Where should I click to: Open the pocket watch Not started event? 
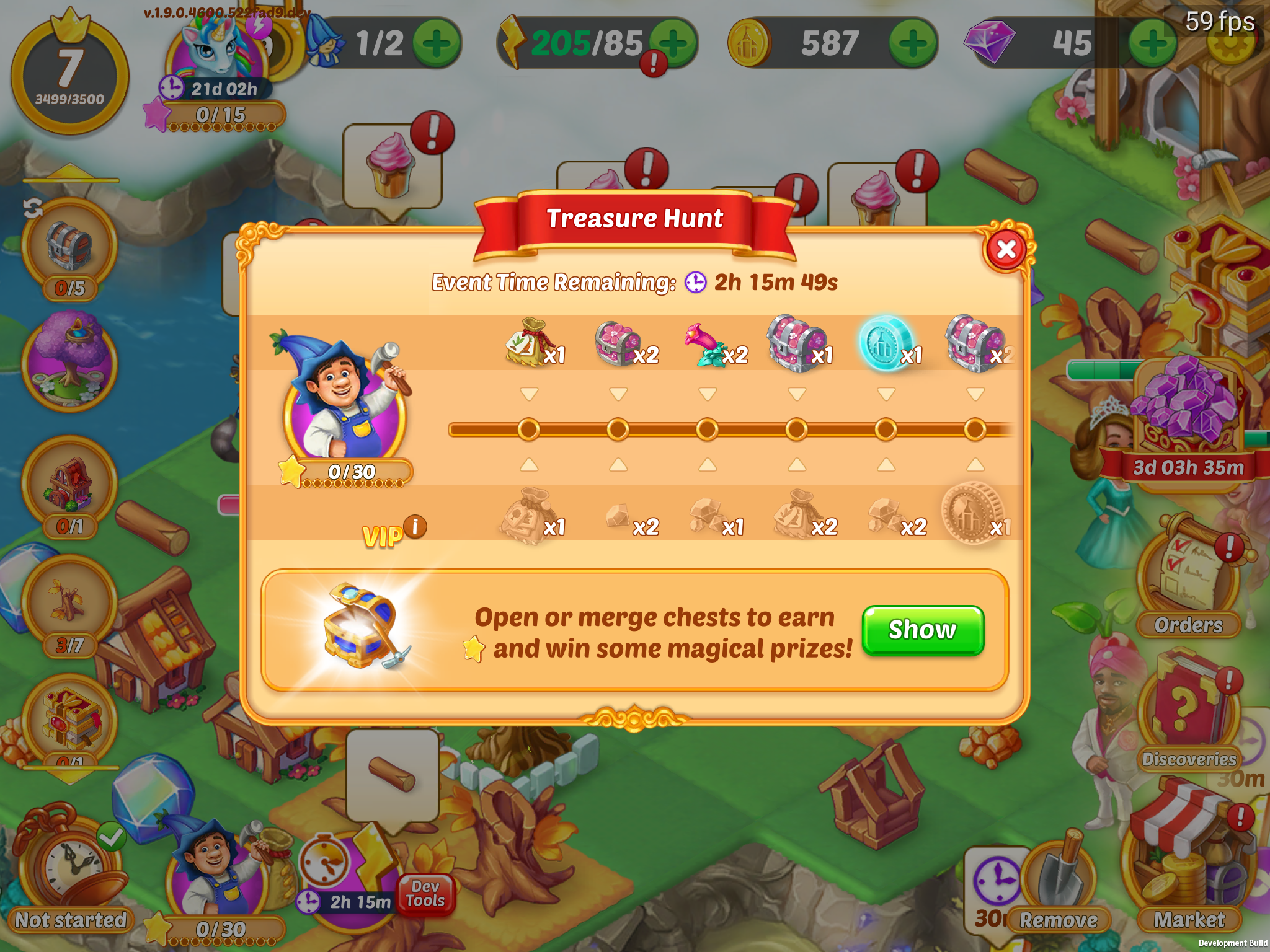click(69, 868)
